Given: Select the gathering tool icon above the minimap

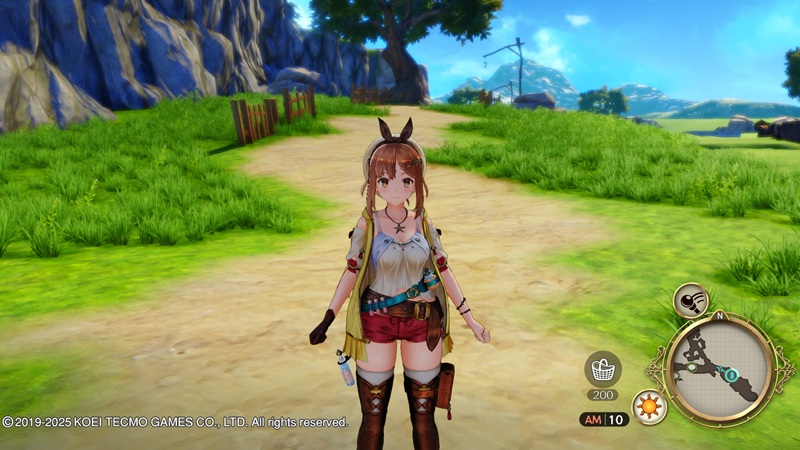Looking at the screenshot, I should tap(690, 299).
